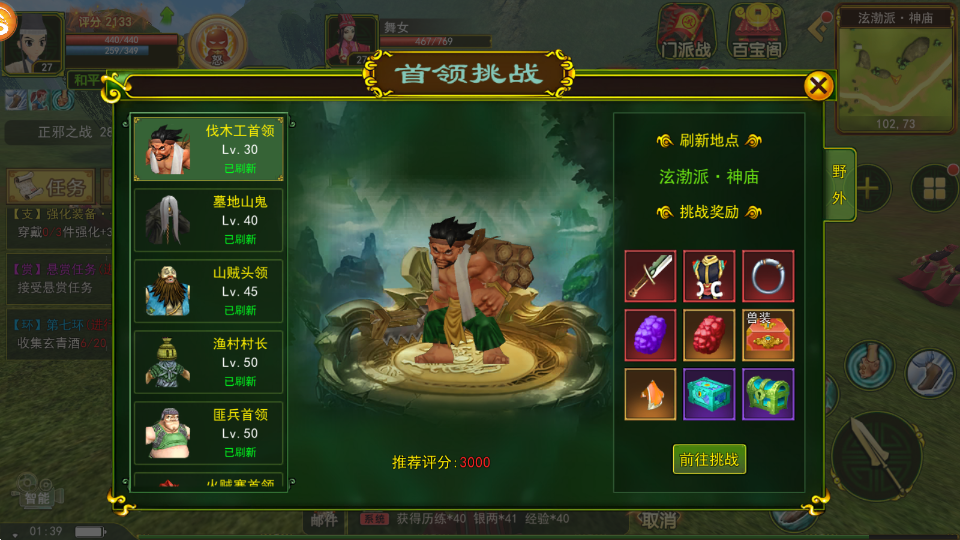The height and width of the screenshot is (540, 960).
Task: Select 伐木工首领 Lv. 30 boss entry
Action: pyautogui.click(x=210, y=148)
